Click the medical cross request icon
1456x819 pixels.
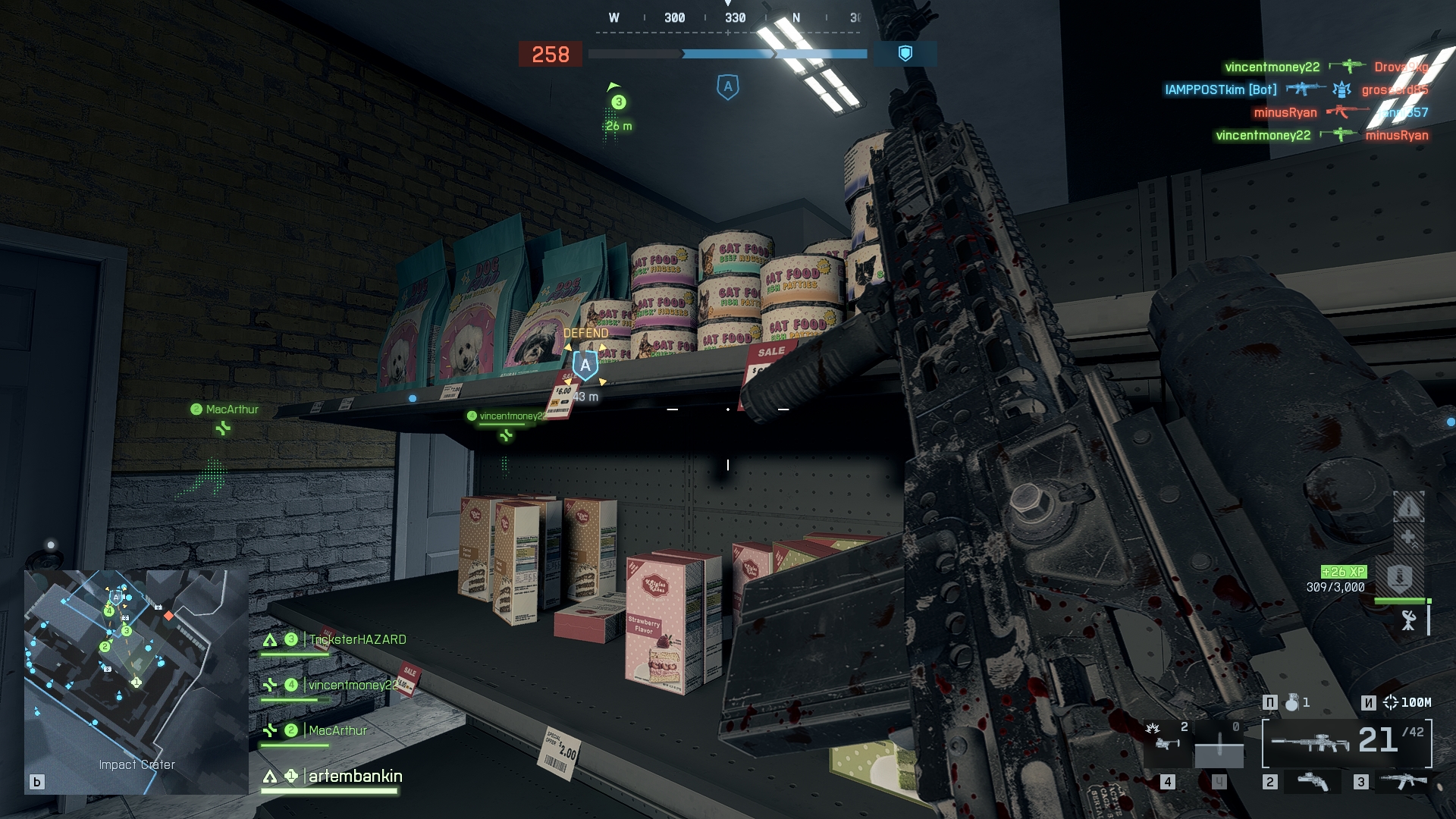(x=1408, y=538)
